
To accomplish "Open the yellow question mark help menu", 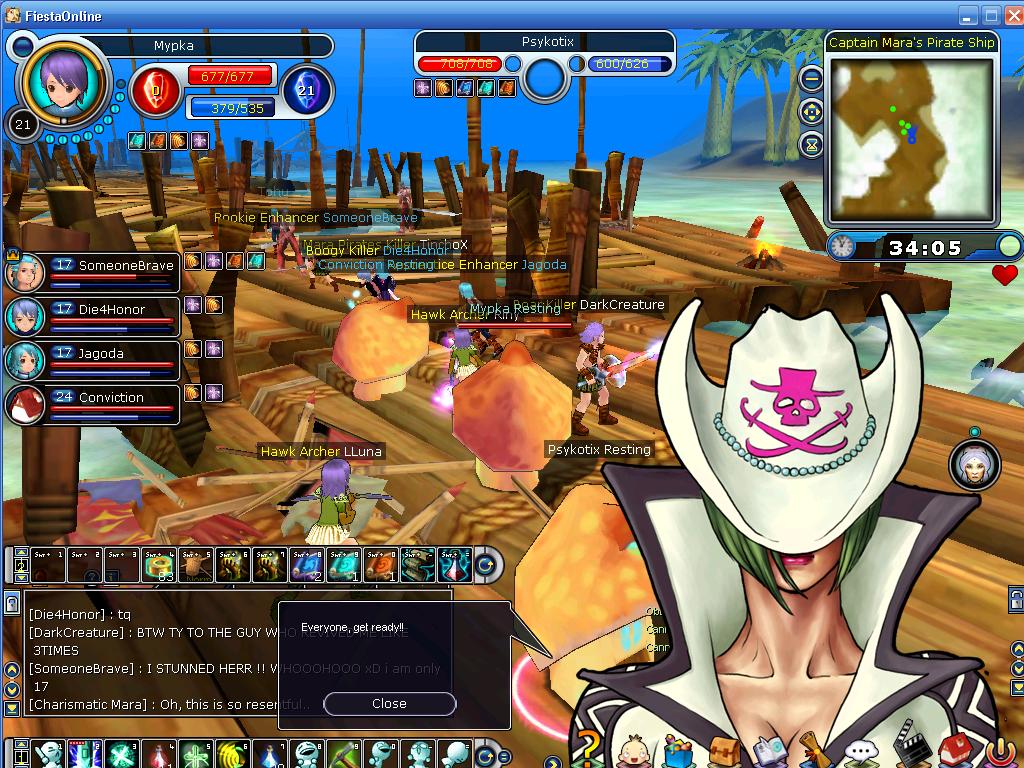I will (590, 749).
